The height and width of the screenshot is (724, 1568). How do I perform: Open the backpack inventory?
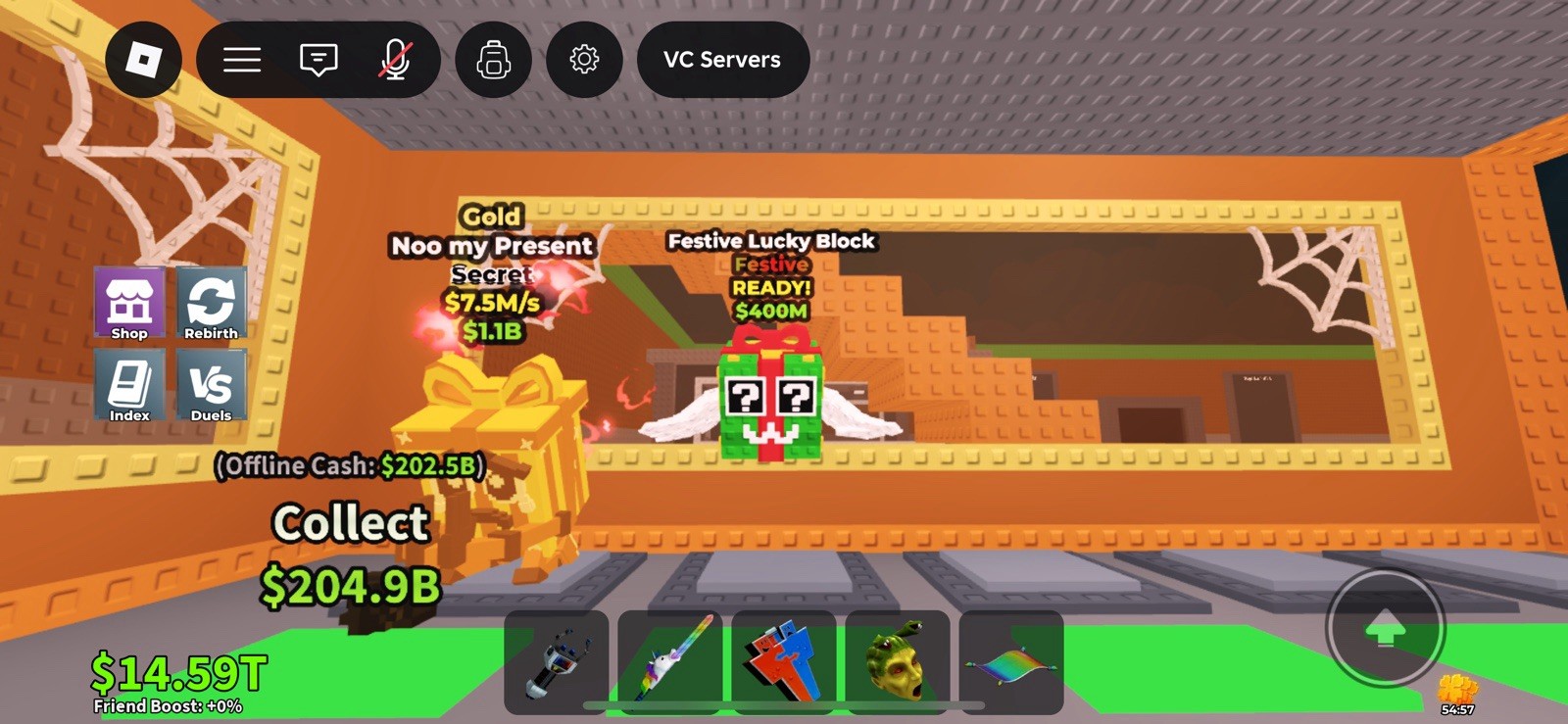tap(493, 60)
